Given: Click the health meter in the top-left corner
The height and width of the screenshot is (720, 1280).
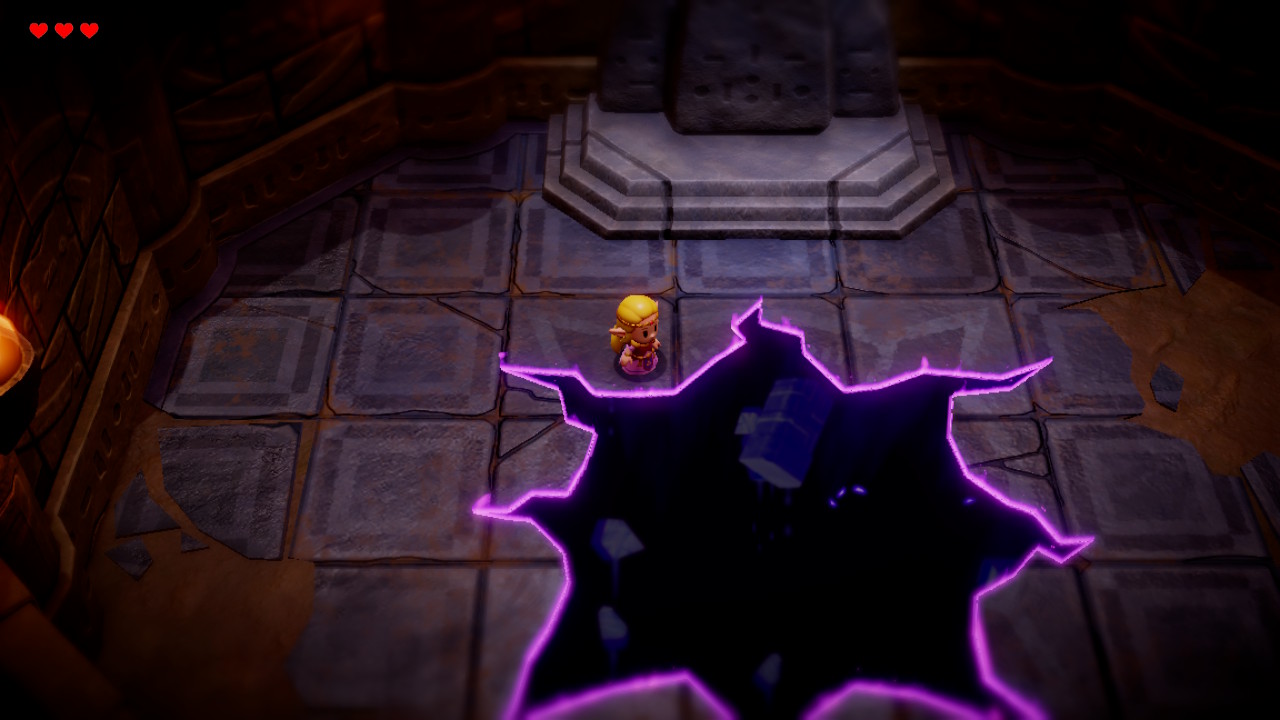Looking at the screenshot, I should (x=63, y=30).
